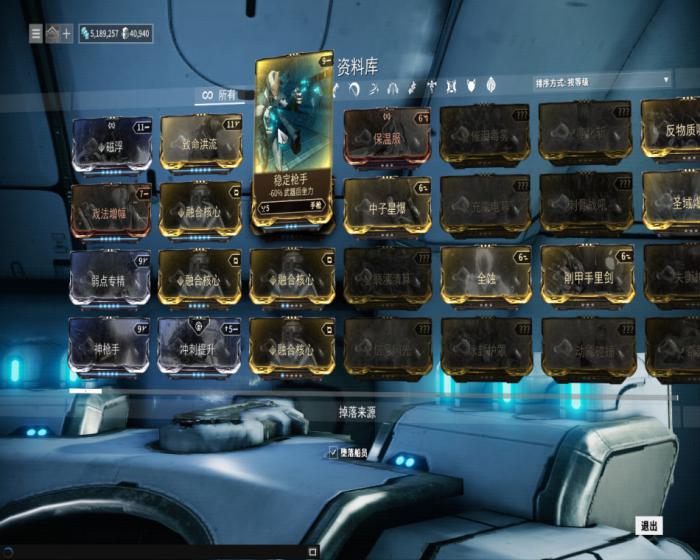Click the plus icon beside the home icon
Screen dimensions: 700x560
[67, 33]
